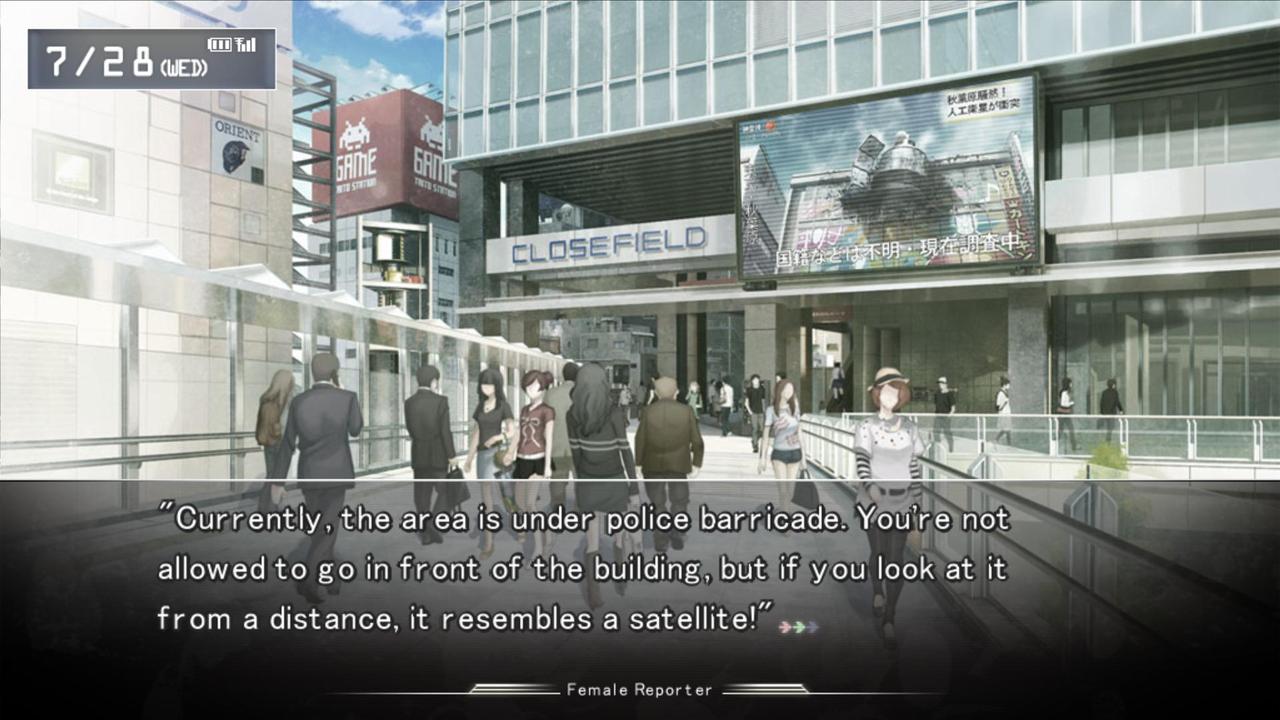
Task: Click the arrow indicator to continue dialogue
Action: (x=799, y=627)
